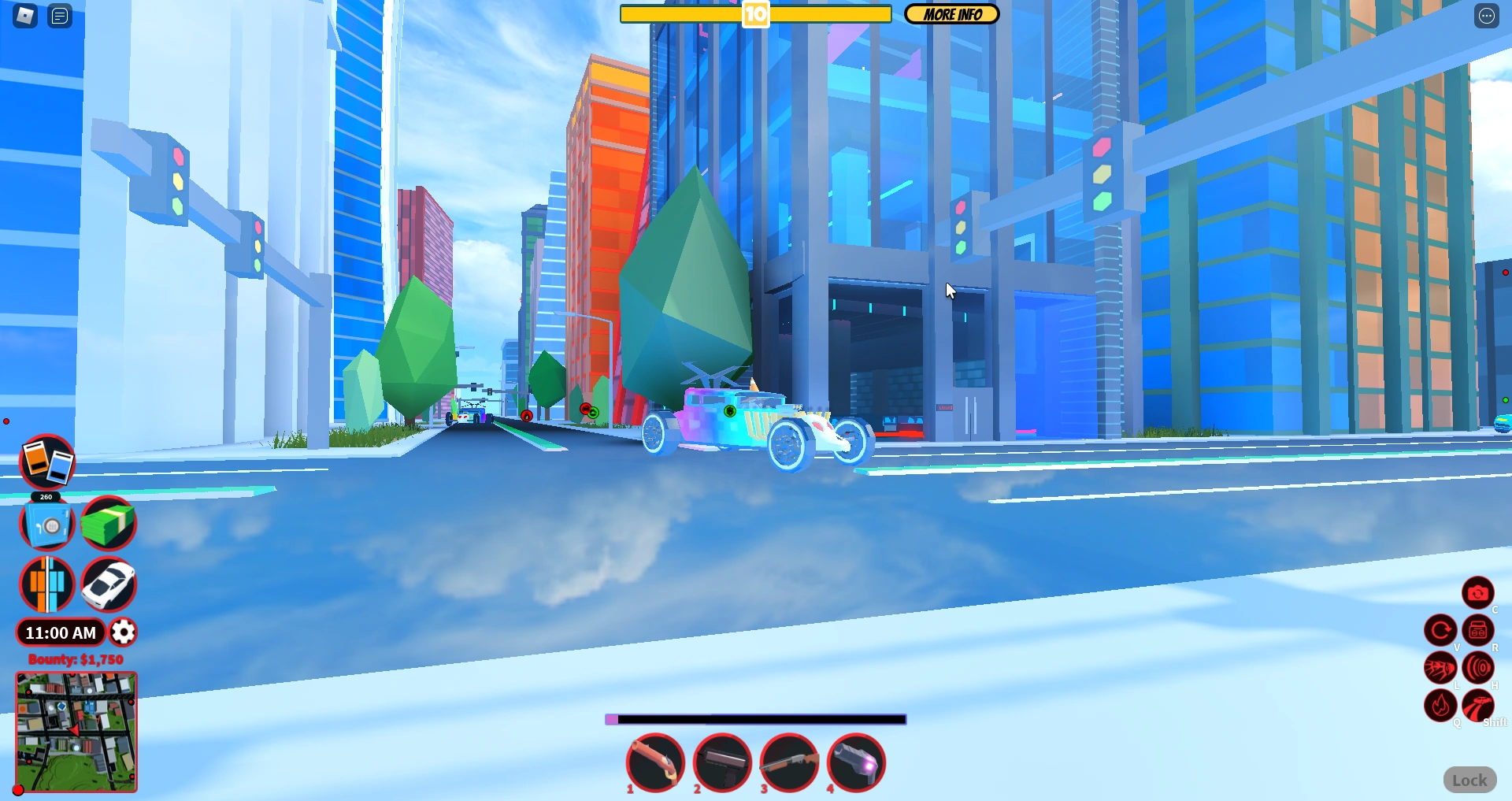
Task: Open the chat panel at top left
Action: tap(59, 15)
